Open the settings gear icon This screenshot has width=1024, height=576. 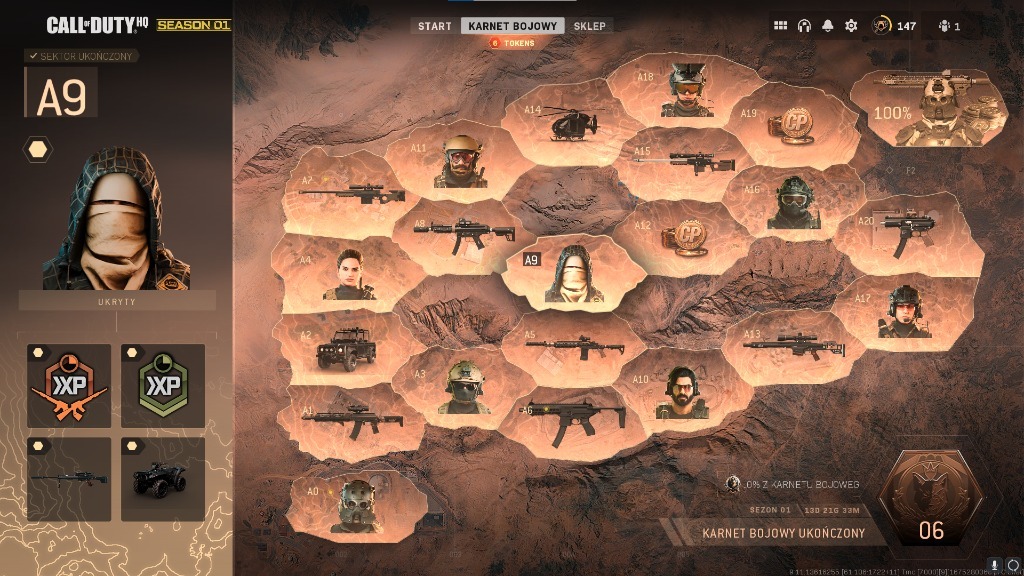point(851,26)
